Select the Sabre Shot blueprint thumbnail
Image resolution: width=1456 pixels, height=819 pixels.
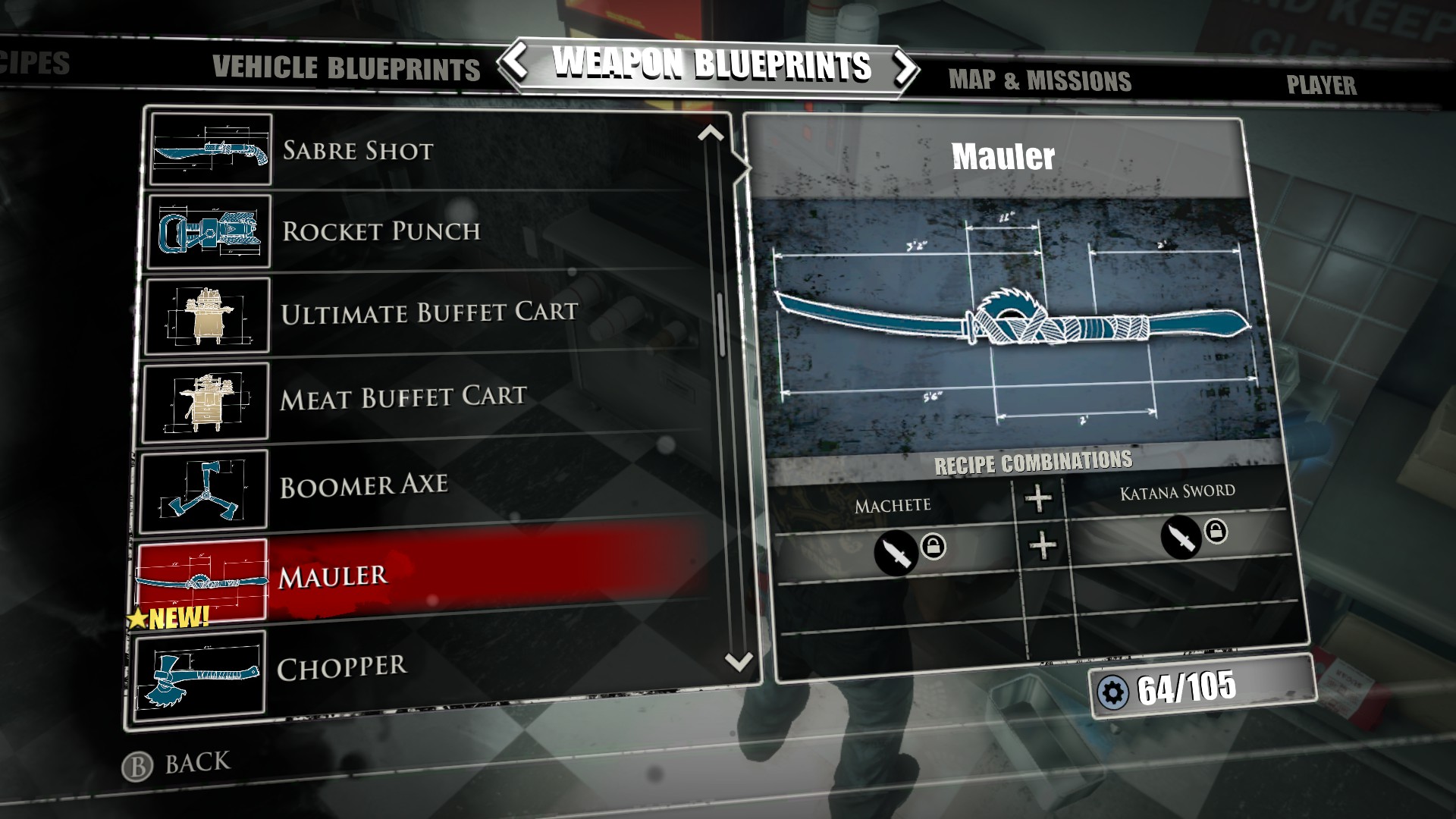pos(211,150)
